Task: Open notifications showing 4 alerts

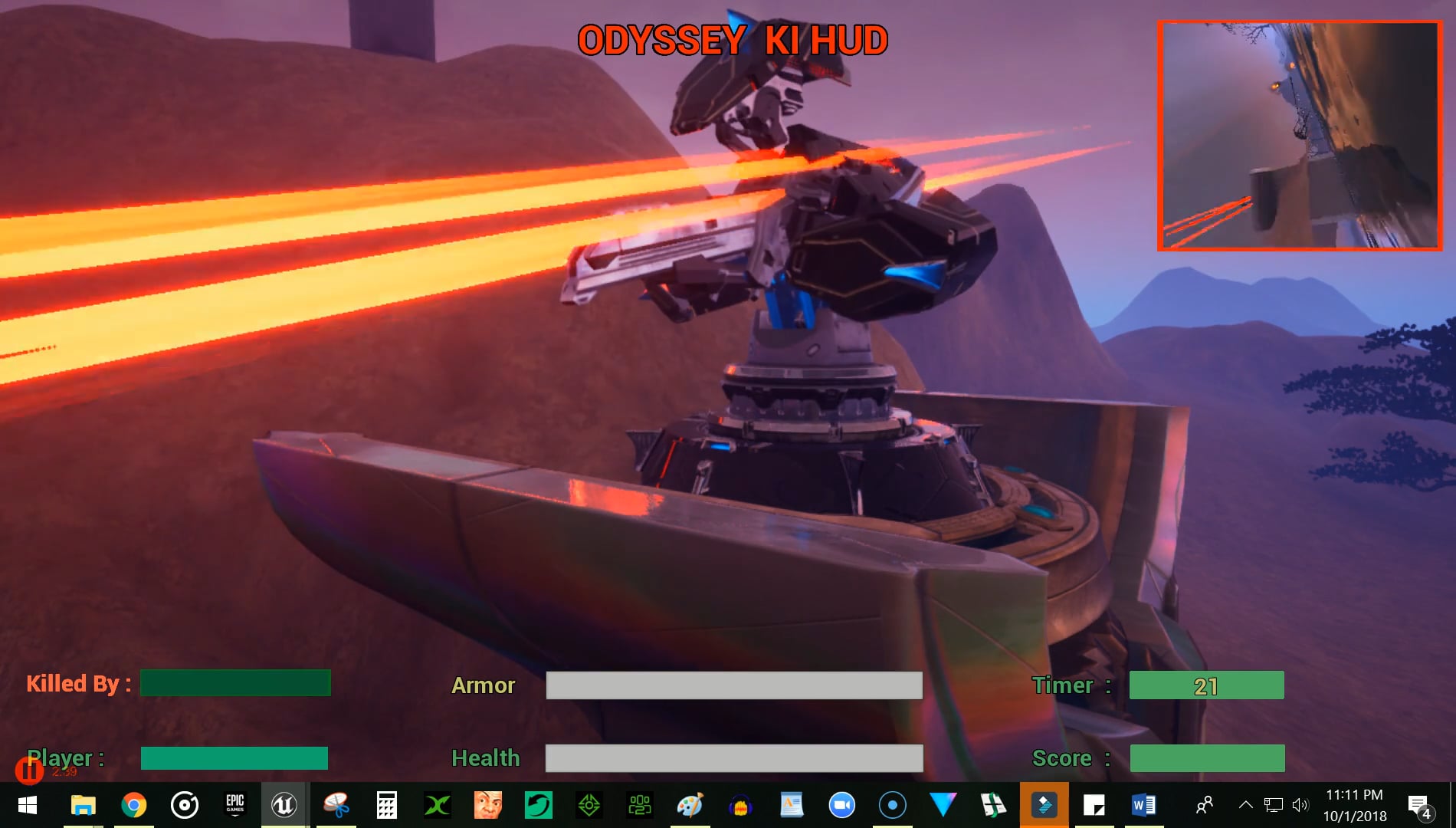Action: (x=1419, y=804)
